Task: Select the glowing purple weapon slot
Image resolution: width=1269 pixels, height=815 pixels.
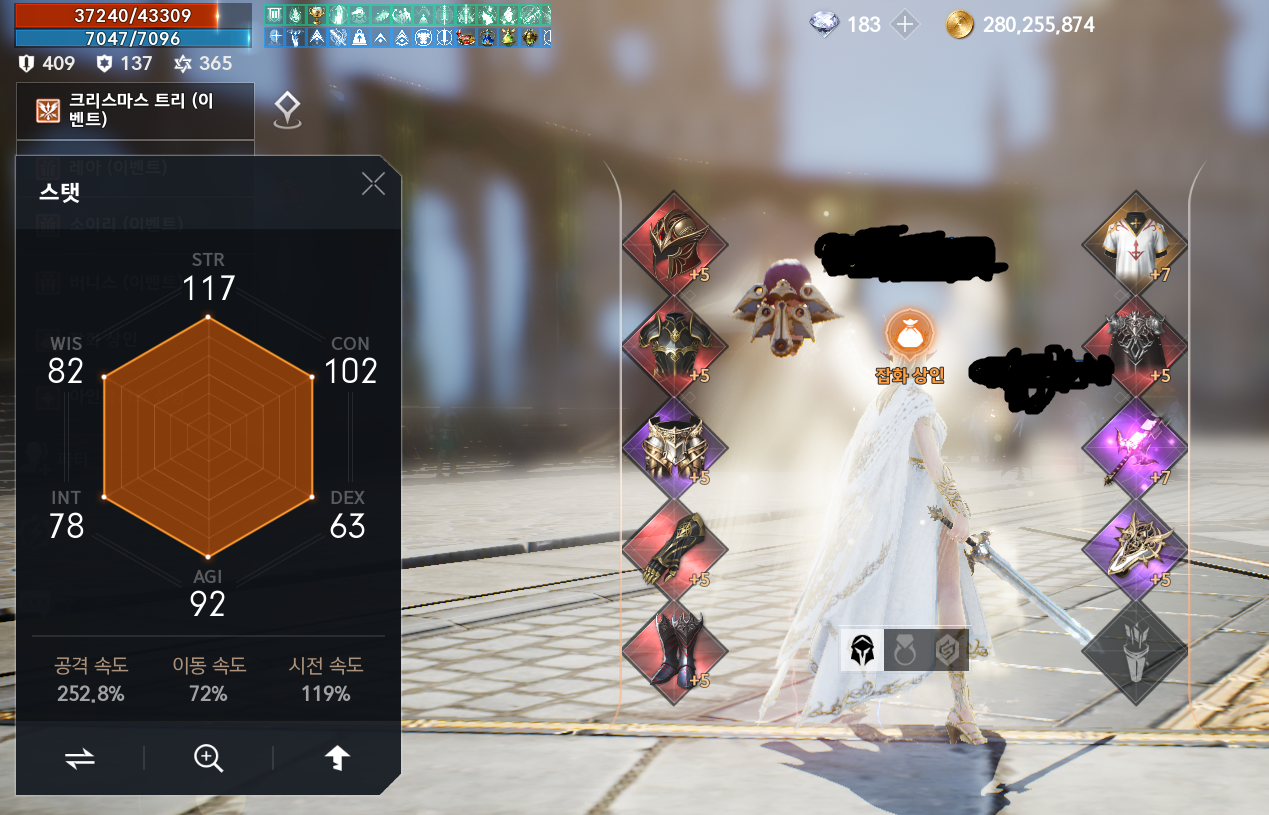Action: [1134, 445]
